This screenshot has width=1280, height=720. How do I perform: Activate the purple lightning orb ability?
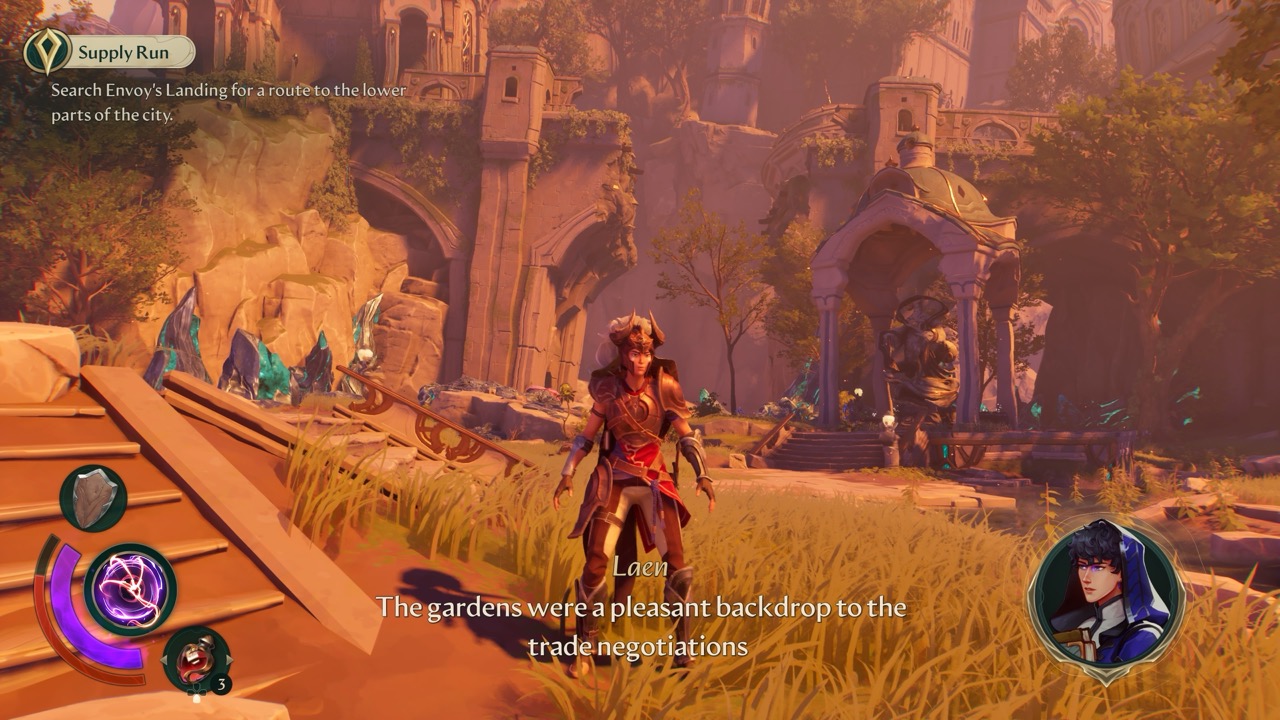(130, 589)
